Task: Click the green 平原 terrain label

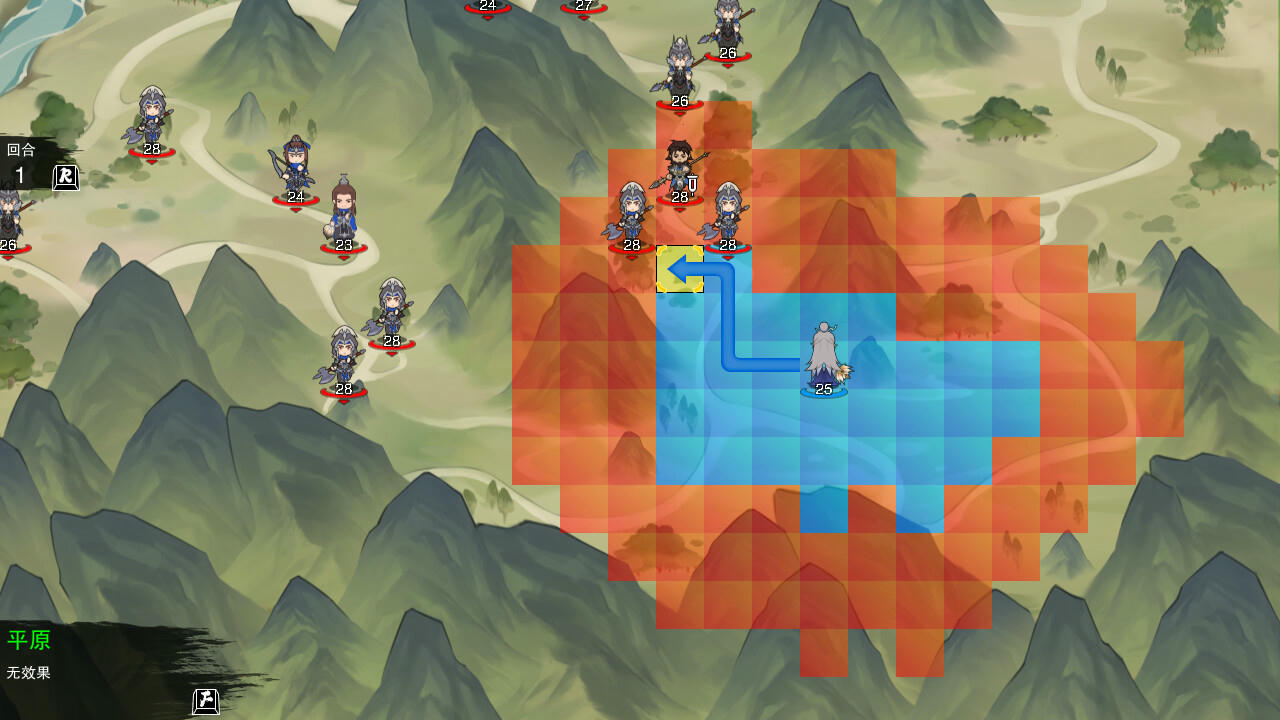Action: tap(30, 641)
